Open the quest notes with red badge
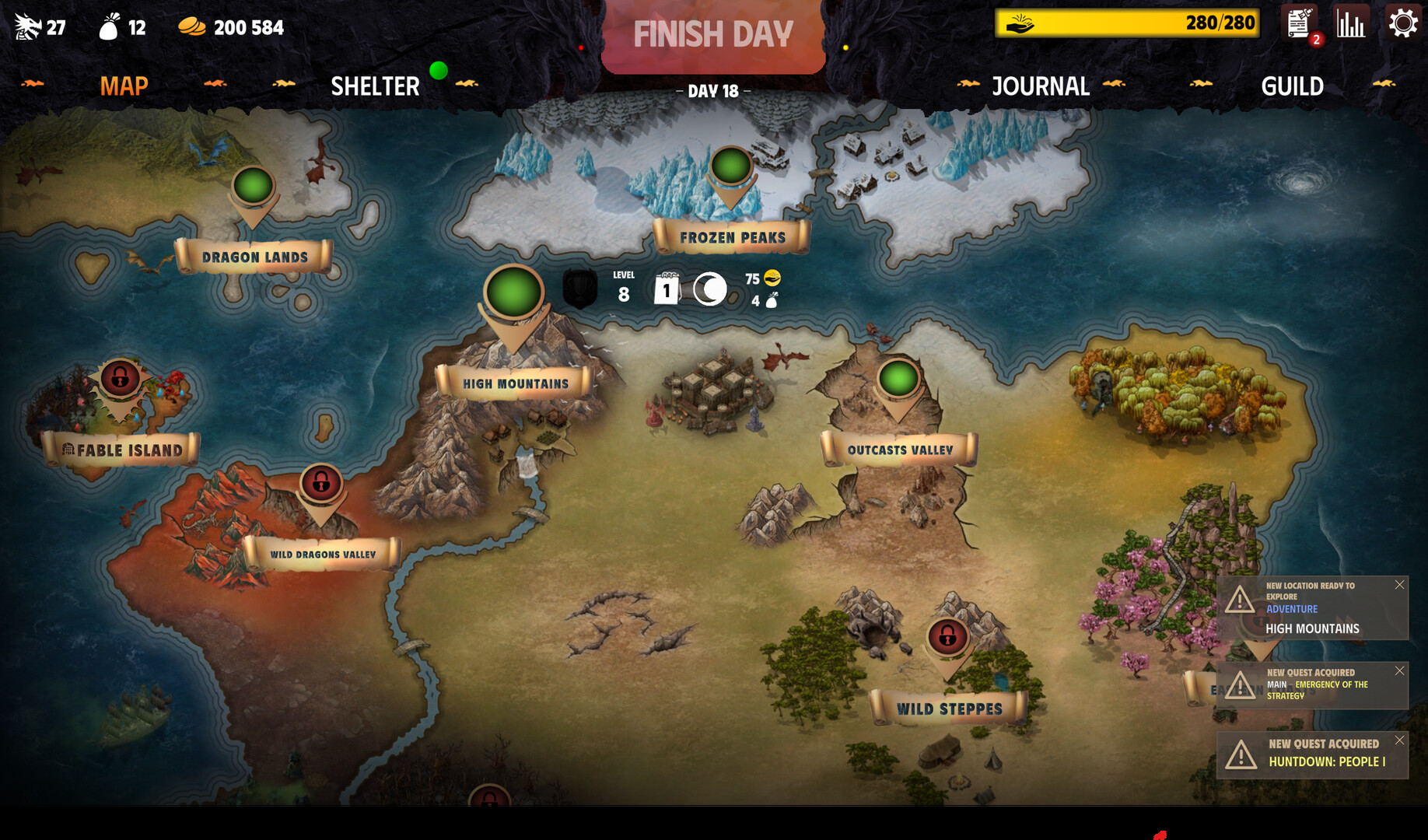The image size is (1428, 840). click(1300, 25)
